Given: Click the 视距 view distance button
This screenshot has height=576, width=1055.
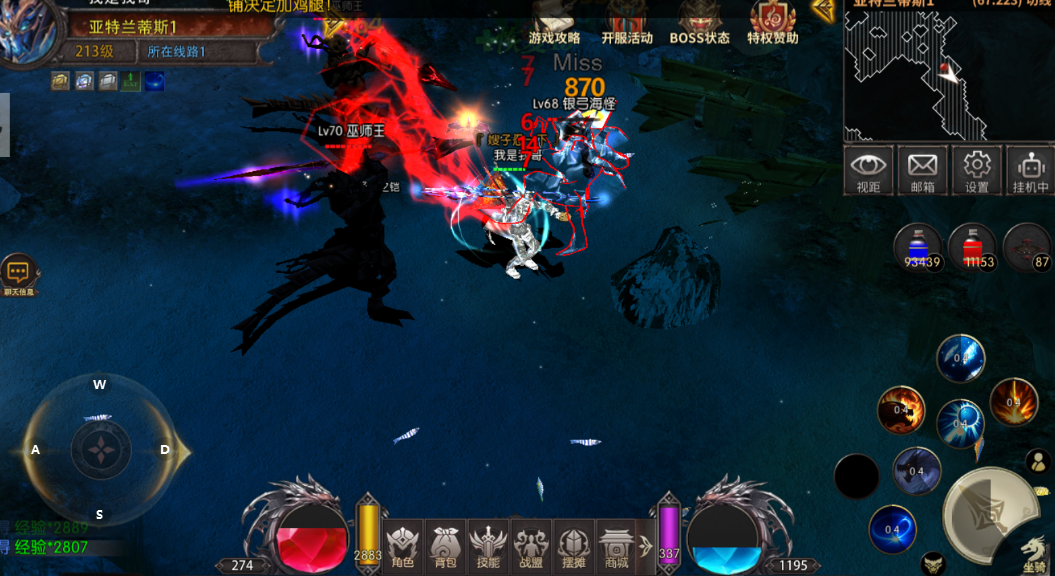Looking at the screenshot, I should (868, 171).
